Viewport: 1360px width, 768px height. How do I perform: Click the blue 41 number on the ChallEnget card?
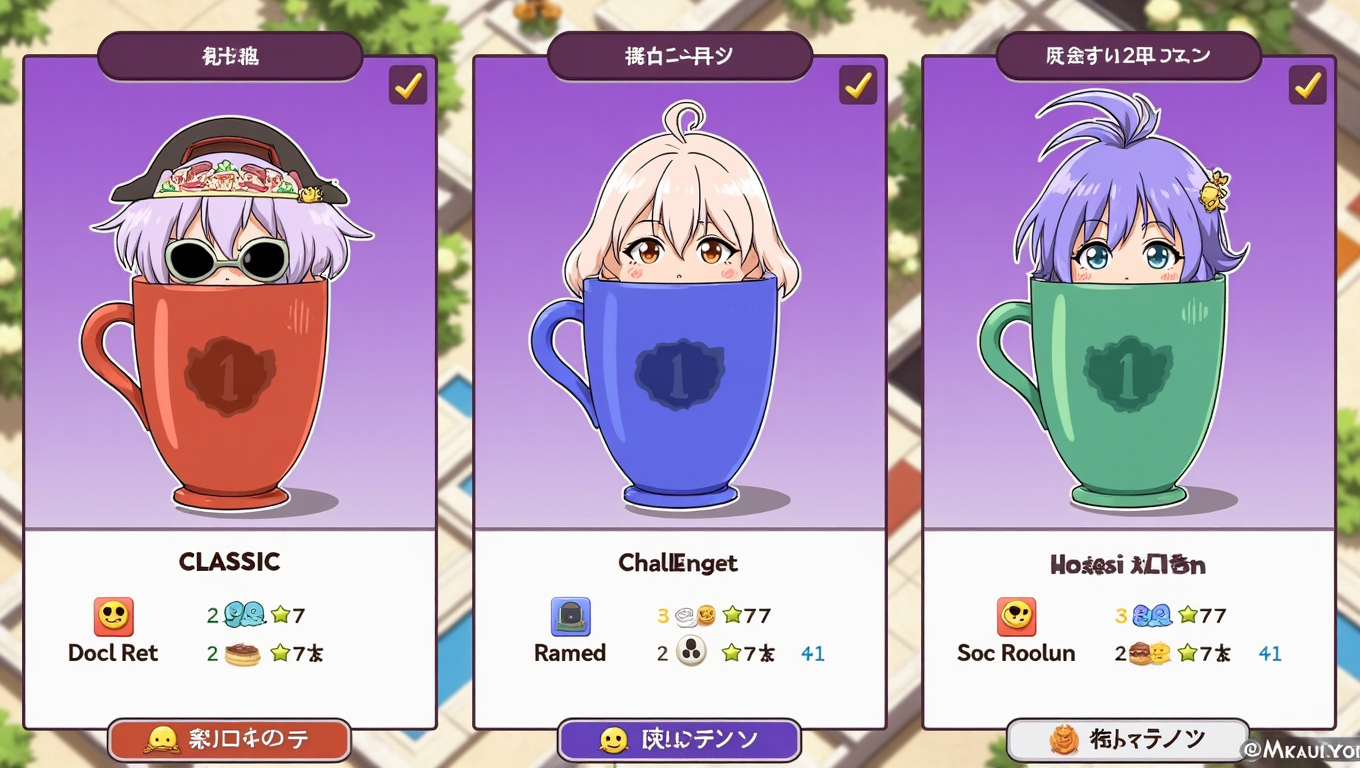point(812,652)
